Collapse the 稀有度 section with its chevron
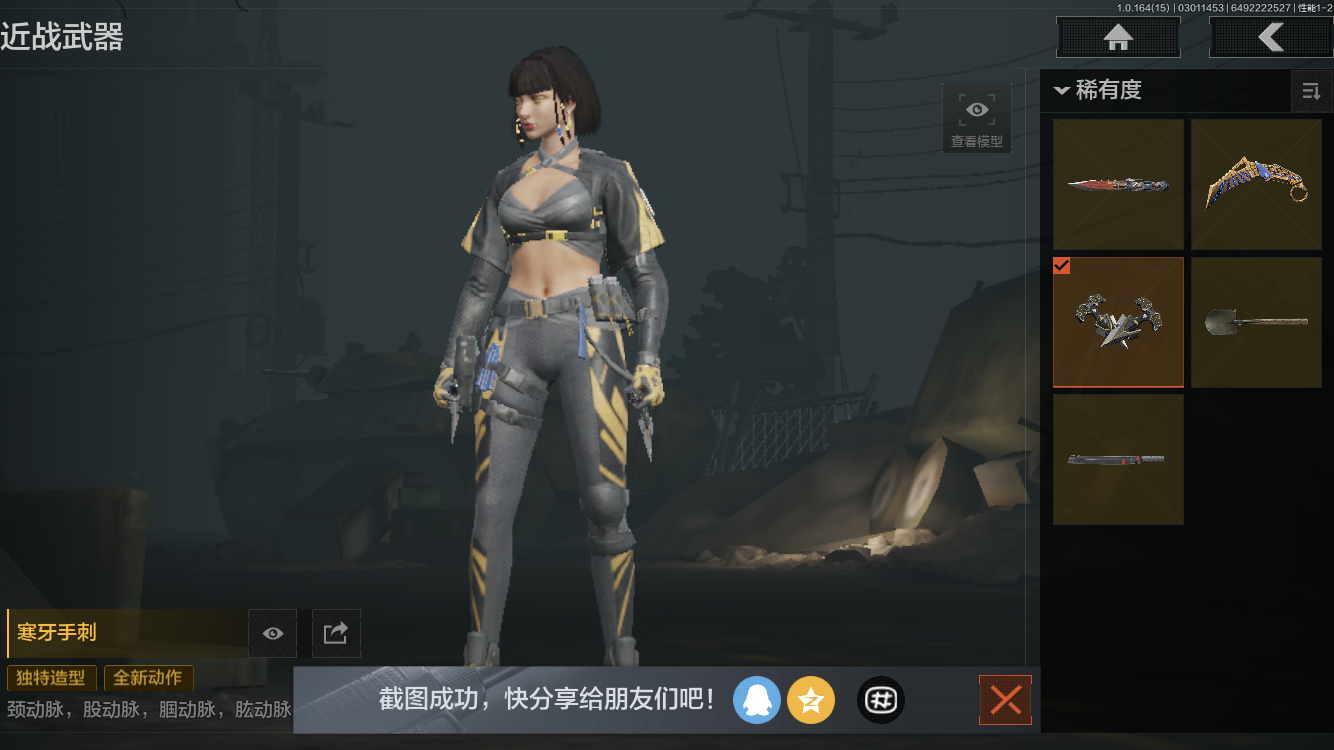The width and height of the screenshot is (1334, 750). 1062,90
